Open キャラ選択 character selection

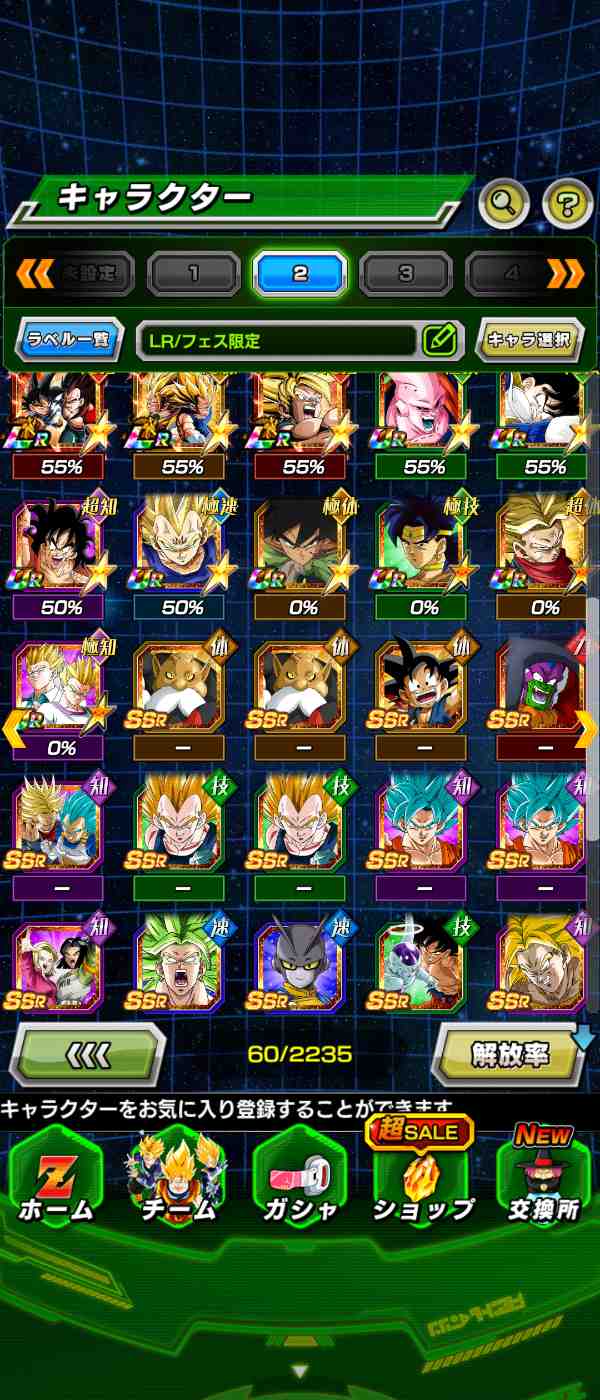tap(529, 340)
